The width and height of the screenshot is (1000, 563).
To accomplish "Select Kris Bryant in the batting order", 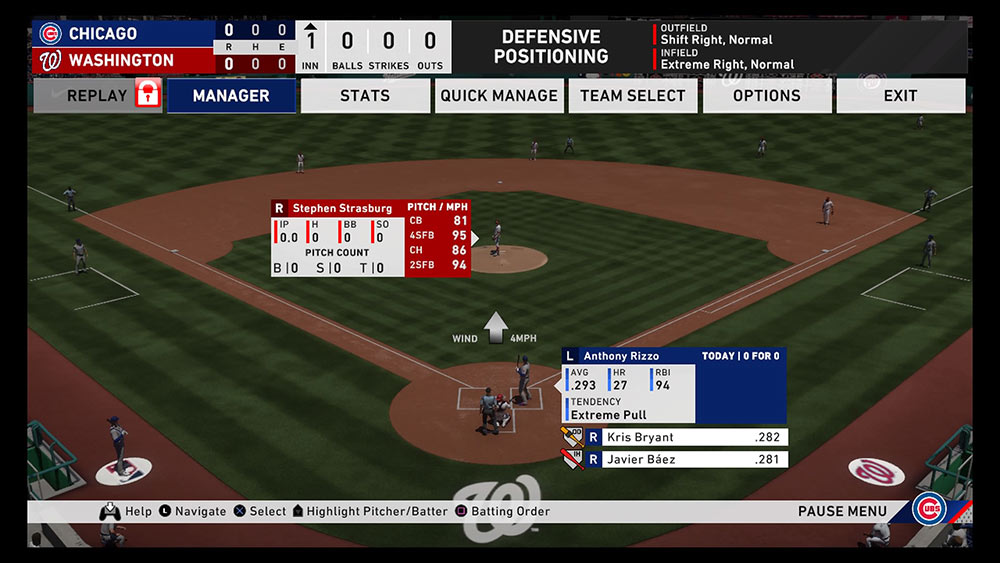I will pyautogui.click(x=686, y=437).
